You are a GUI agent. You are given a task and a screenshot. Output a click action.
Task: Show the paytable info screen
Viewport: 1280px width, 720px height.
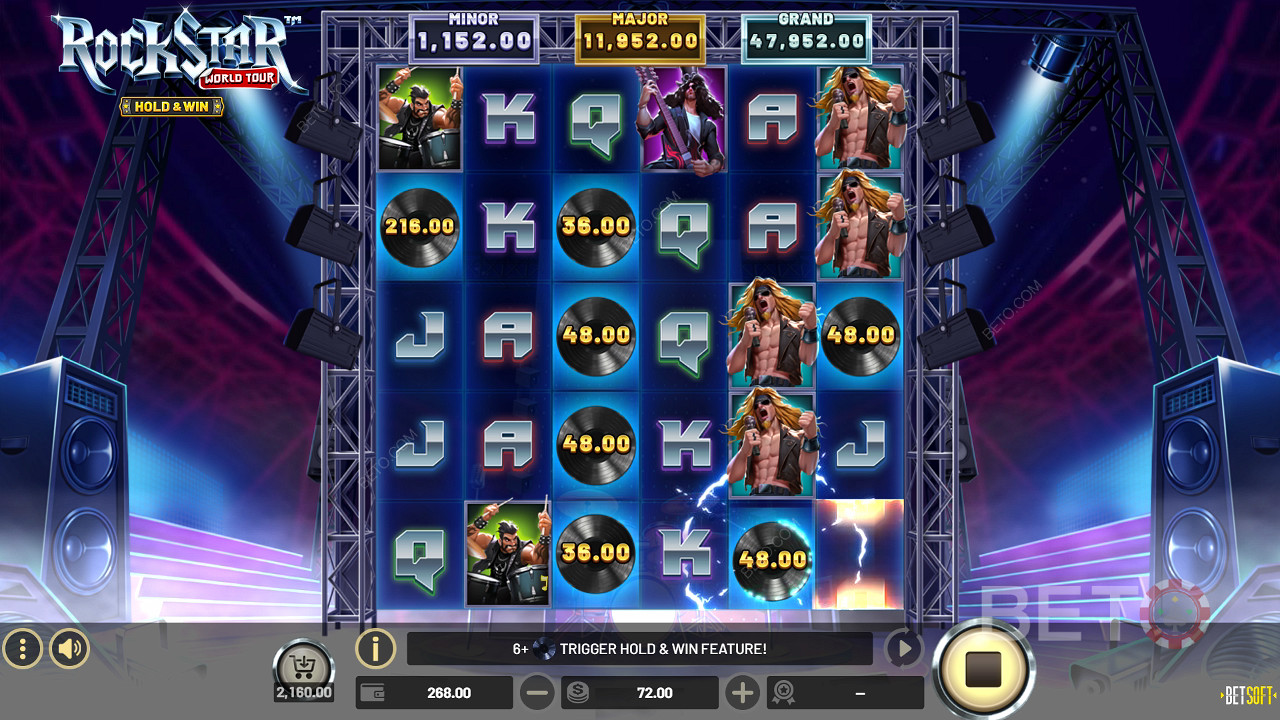click(x=375, y=649)
